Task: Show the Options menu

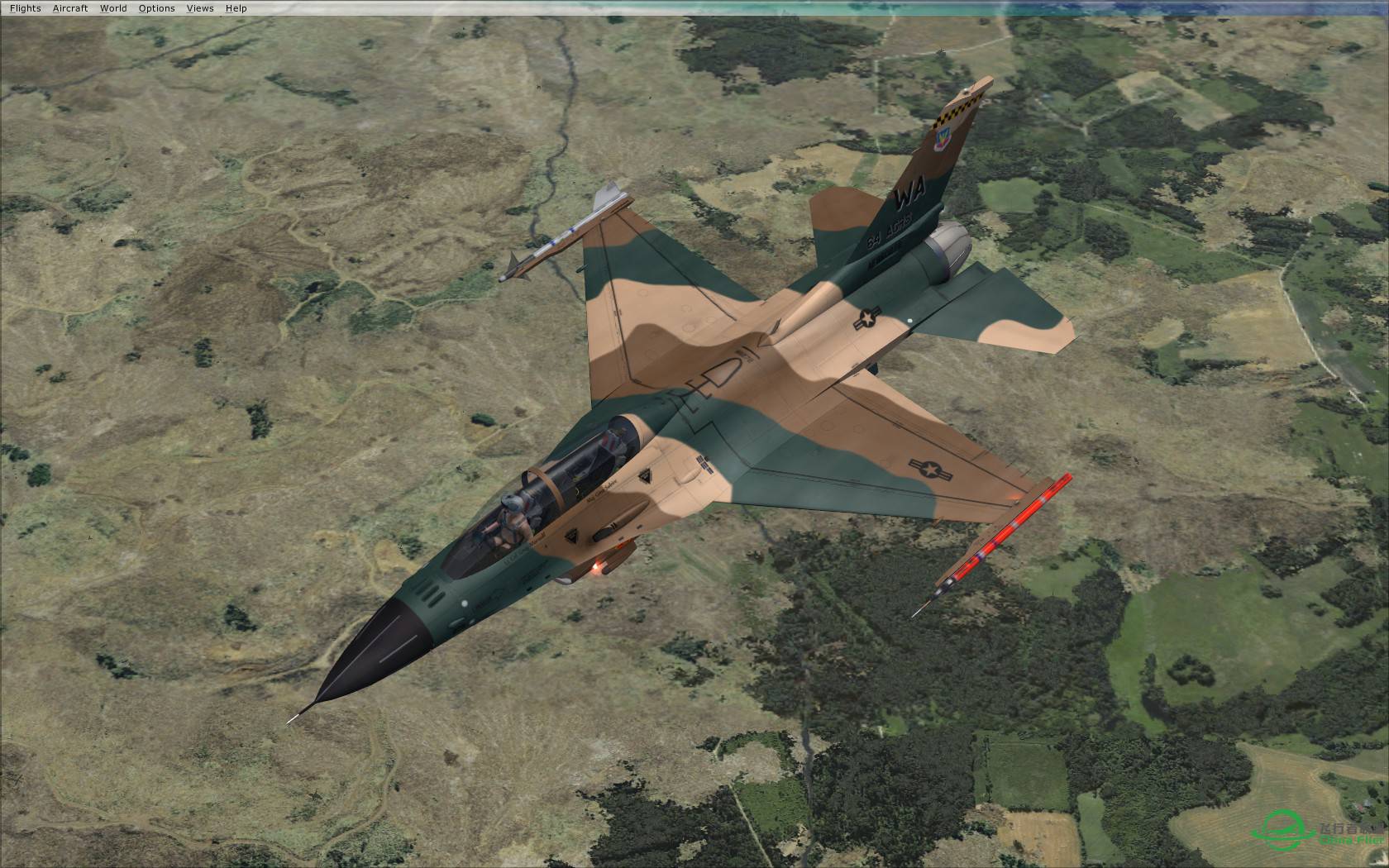Action: click(x=156, y=8)
